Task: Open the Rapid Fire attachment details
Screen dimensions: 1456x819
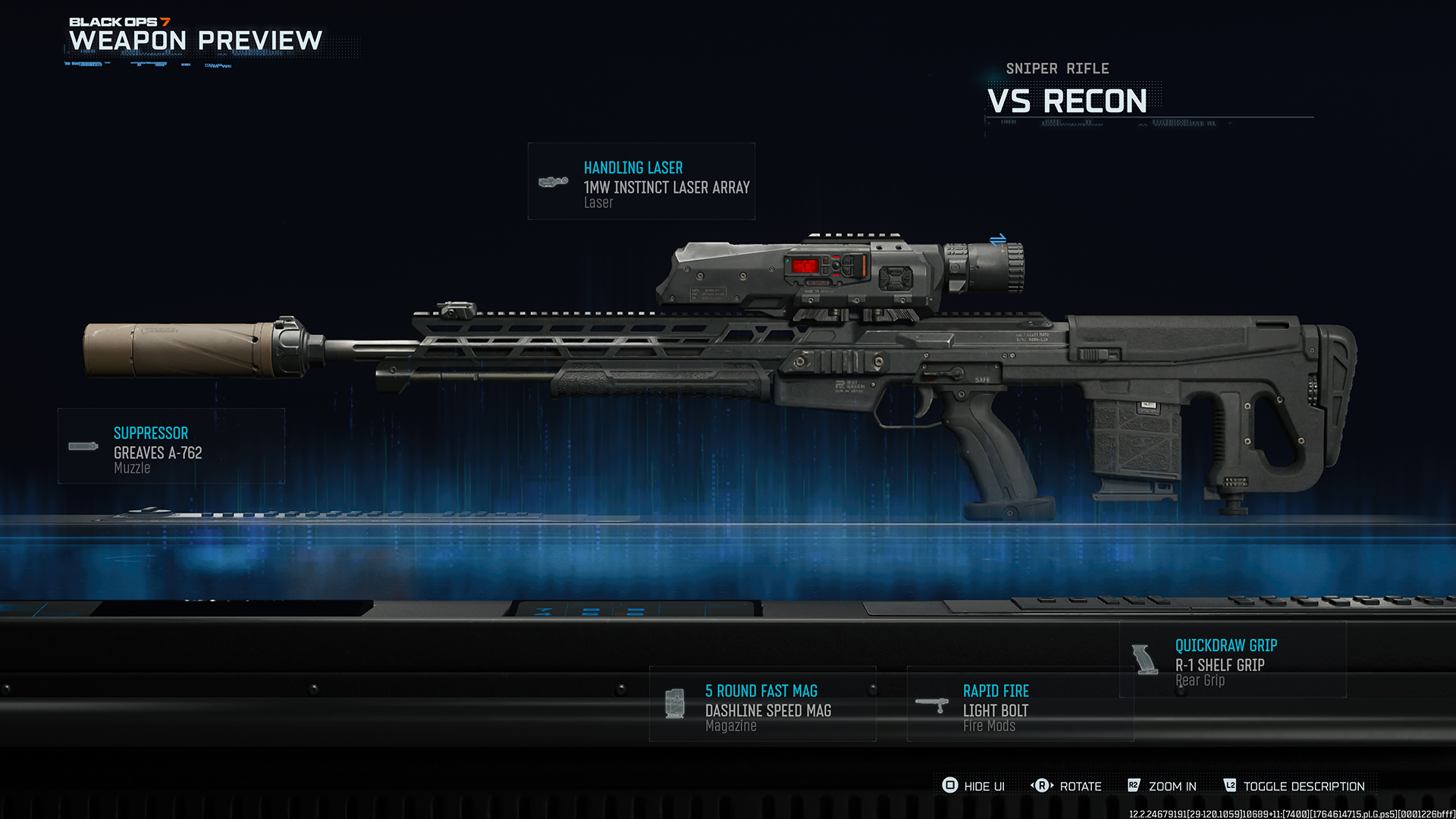Action: point(1019,704)
